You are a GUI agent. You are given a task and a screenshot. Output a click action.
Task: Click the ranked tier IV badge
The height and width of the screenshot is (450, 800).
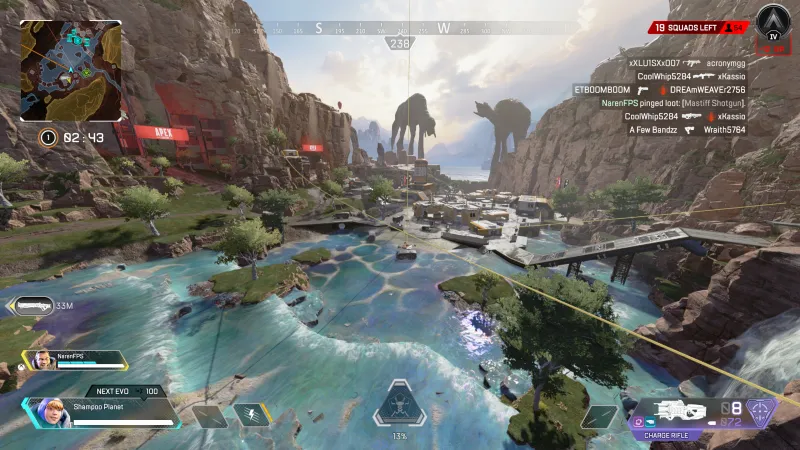coord(772,23)
